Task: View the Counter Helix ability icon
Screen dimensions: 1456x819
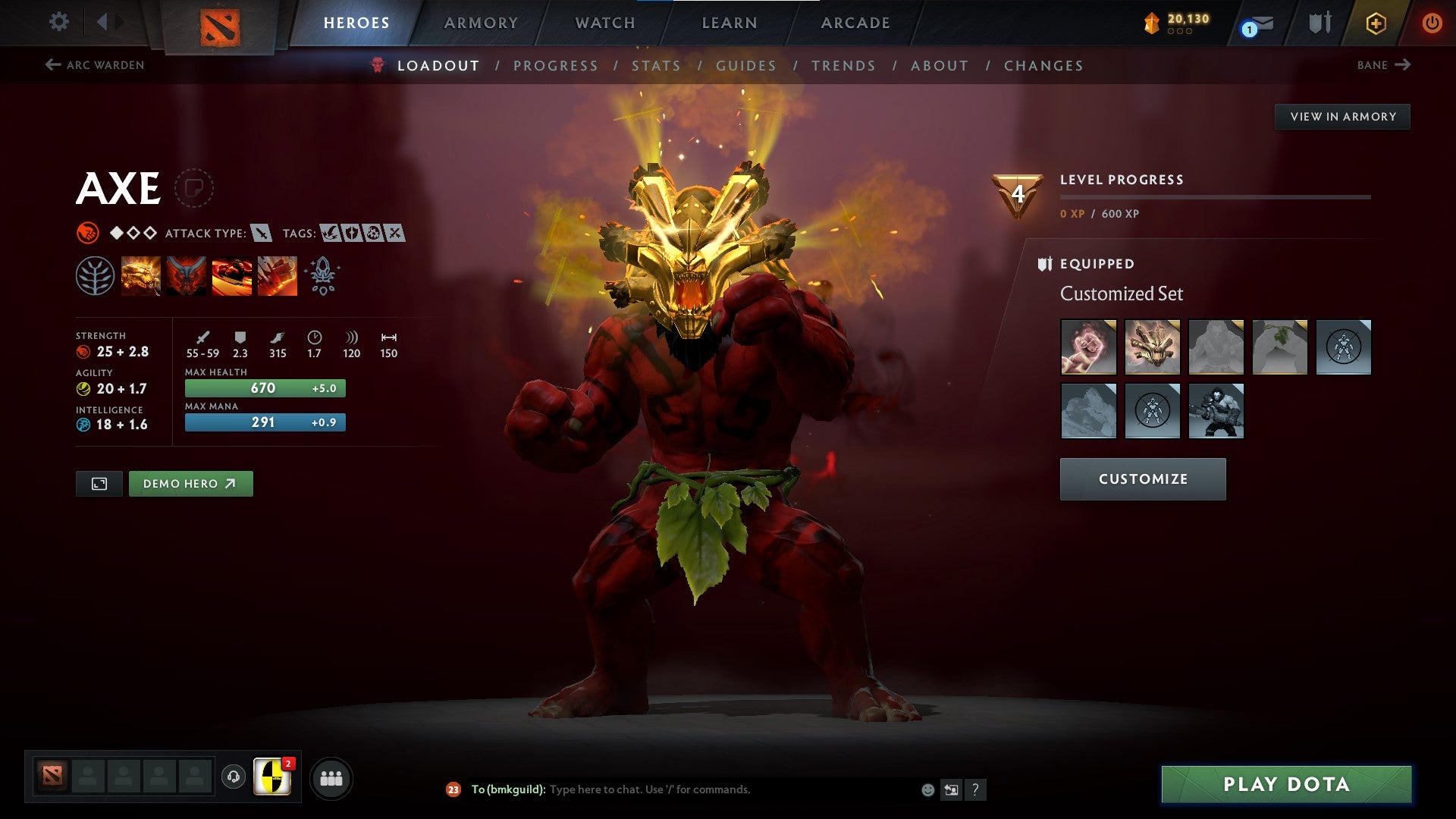Action: (x=231, y=275)
